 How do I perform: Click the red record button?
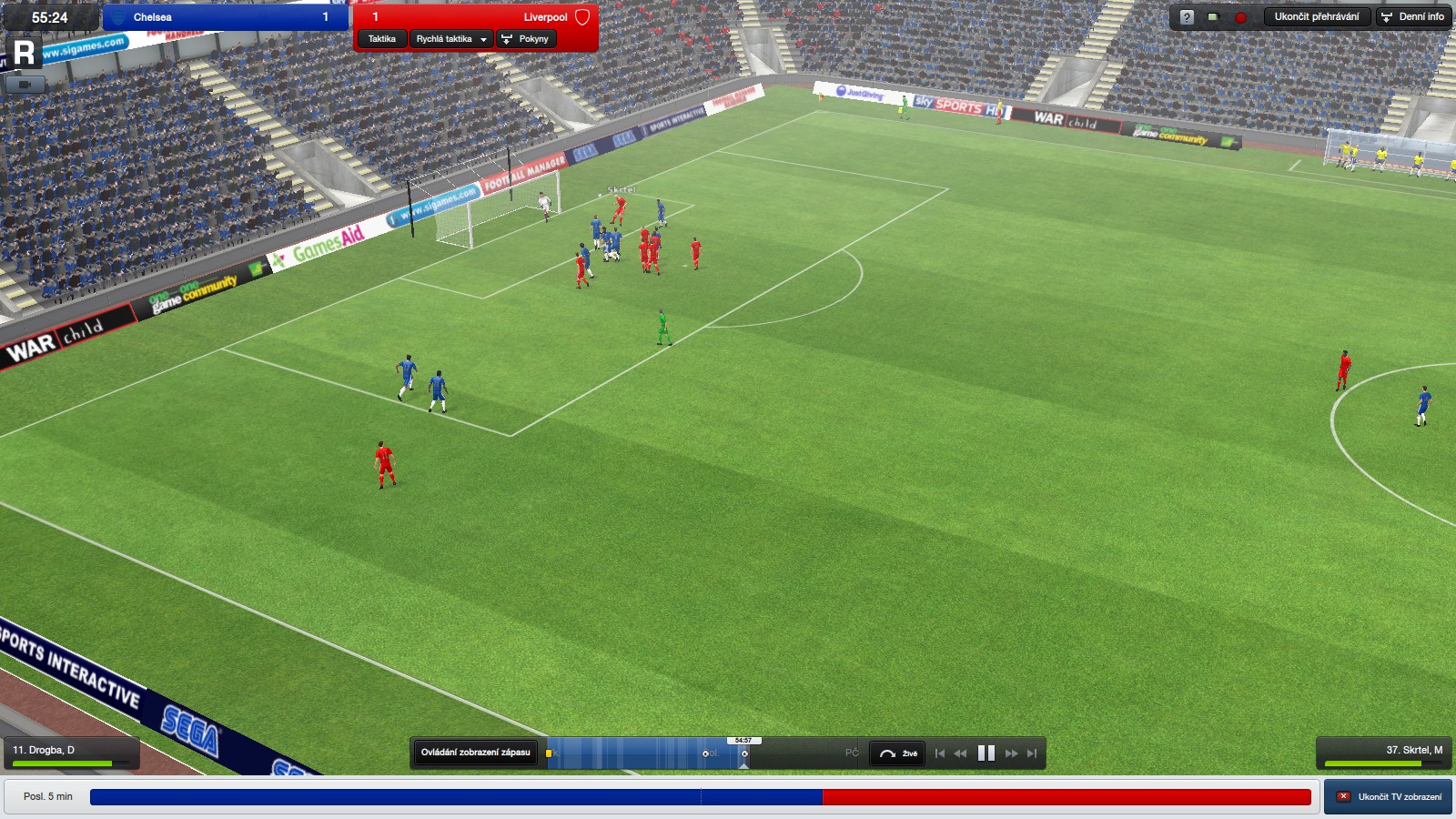click(x=1240, y=17)
